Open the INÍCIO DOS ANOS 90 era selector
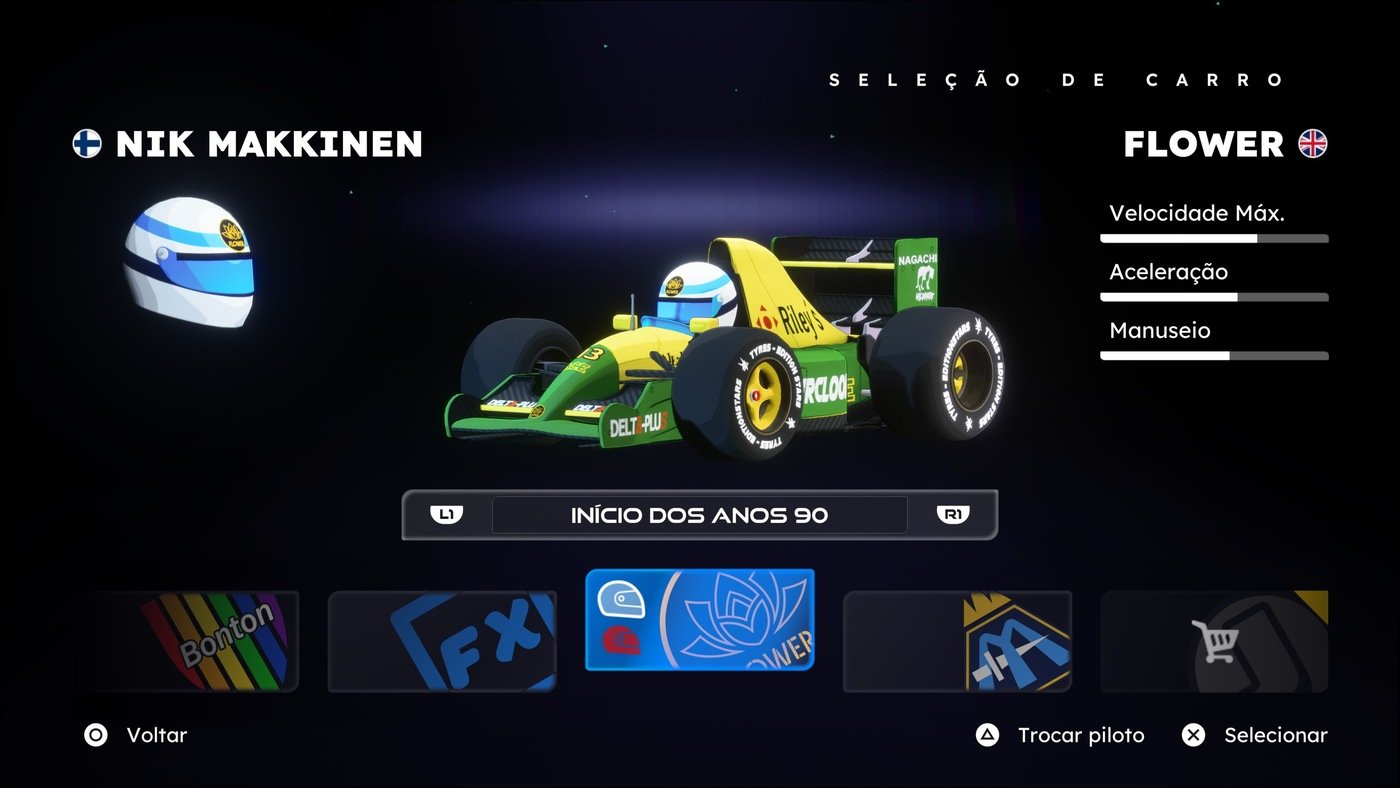Viewport: 1400px width, 788px height. click(x=700, y=514)
